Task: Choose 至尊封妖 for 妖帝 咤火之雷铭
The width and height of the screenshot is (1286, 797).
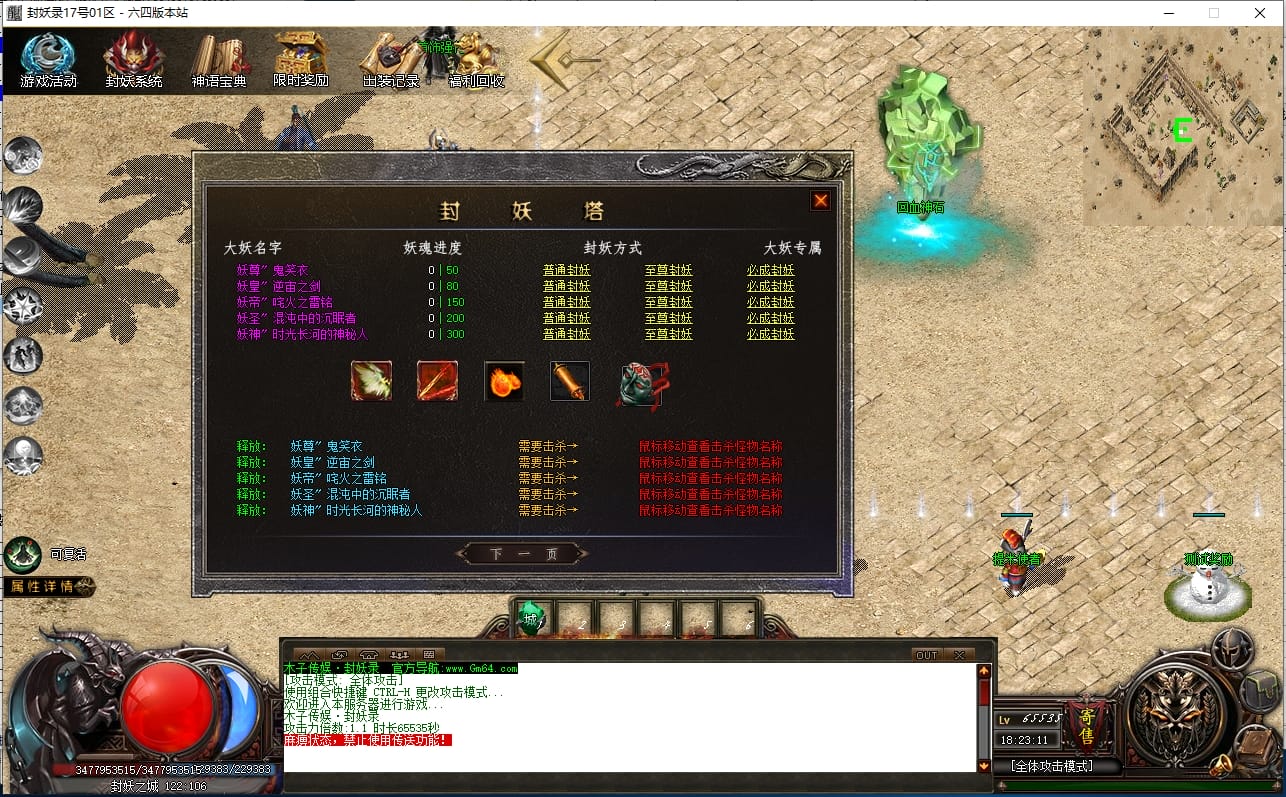Action: pyautogui.click(x=668, y=302)
